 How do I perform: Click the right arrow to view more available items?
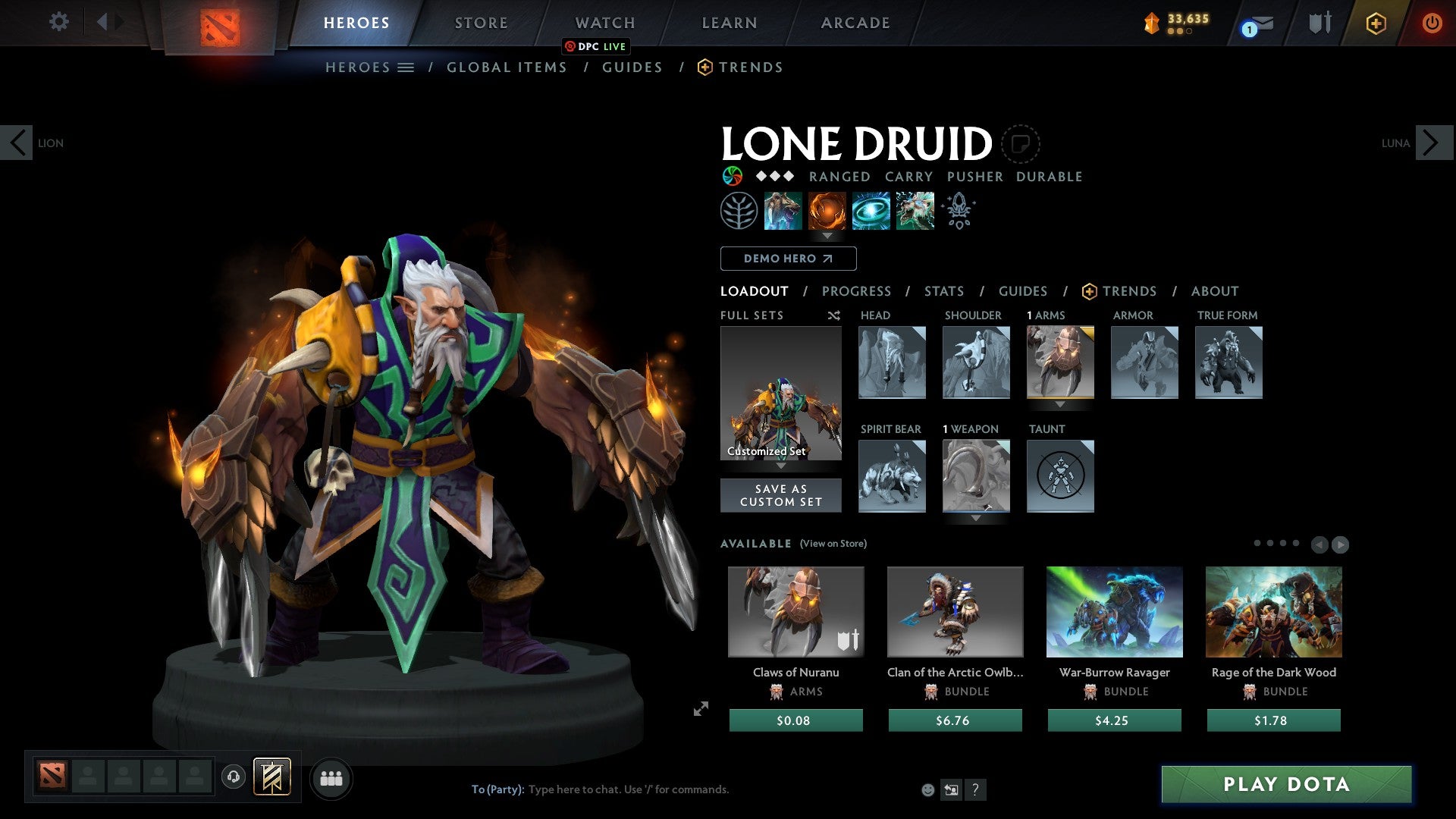[1339, 544]
